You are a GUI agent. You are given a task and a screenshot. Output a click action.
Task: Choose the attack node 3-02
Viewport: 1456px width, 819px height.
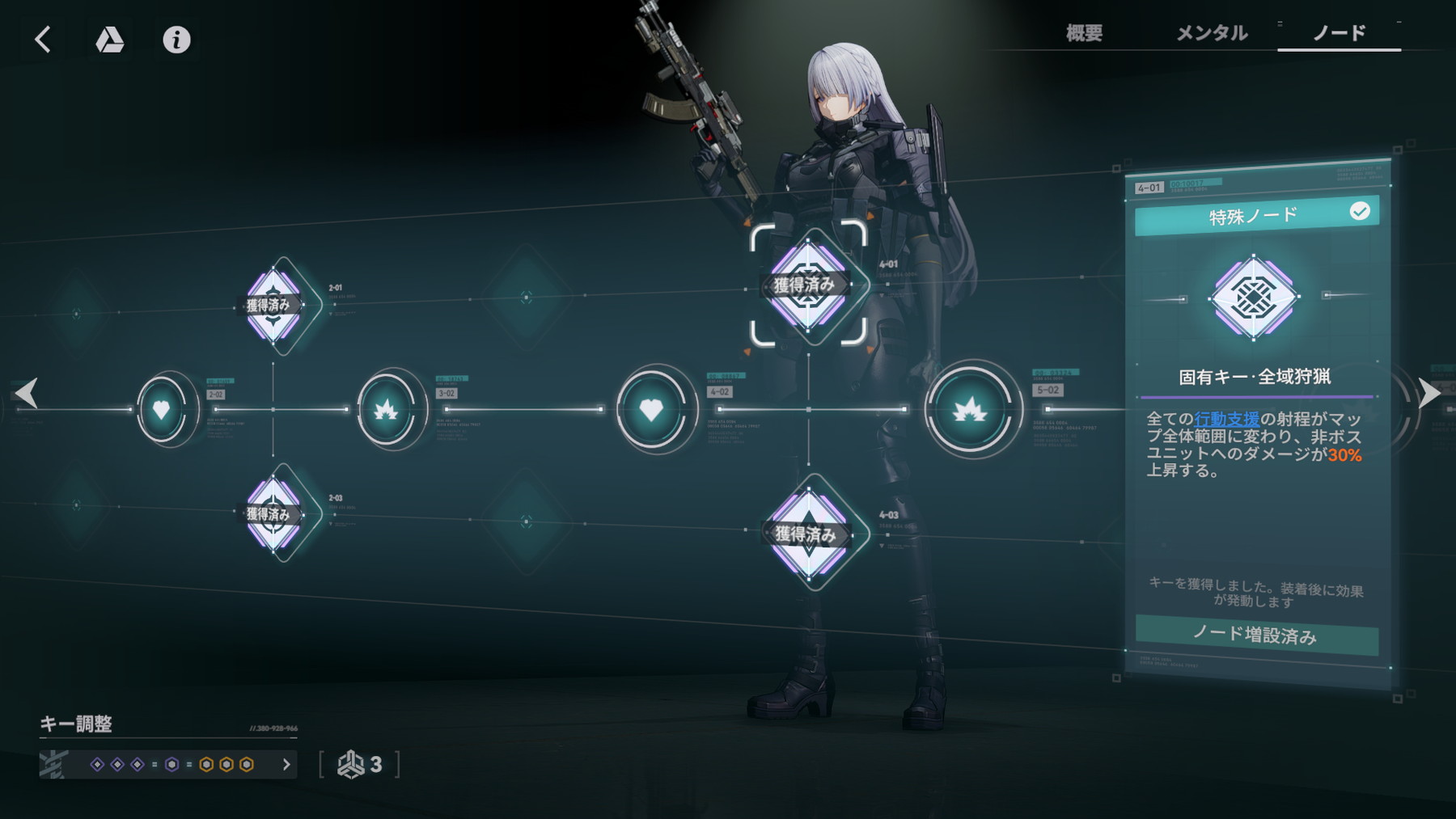coord(386,410)
